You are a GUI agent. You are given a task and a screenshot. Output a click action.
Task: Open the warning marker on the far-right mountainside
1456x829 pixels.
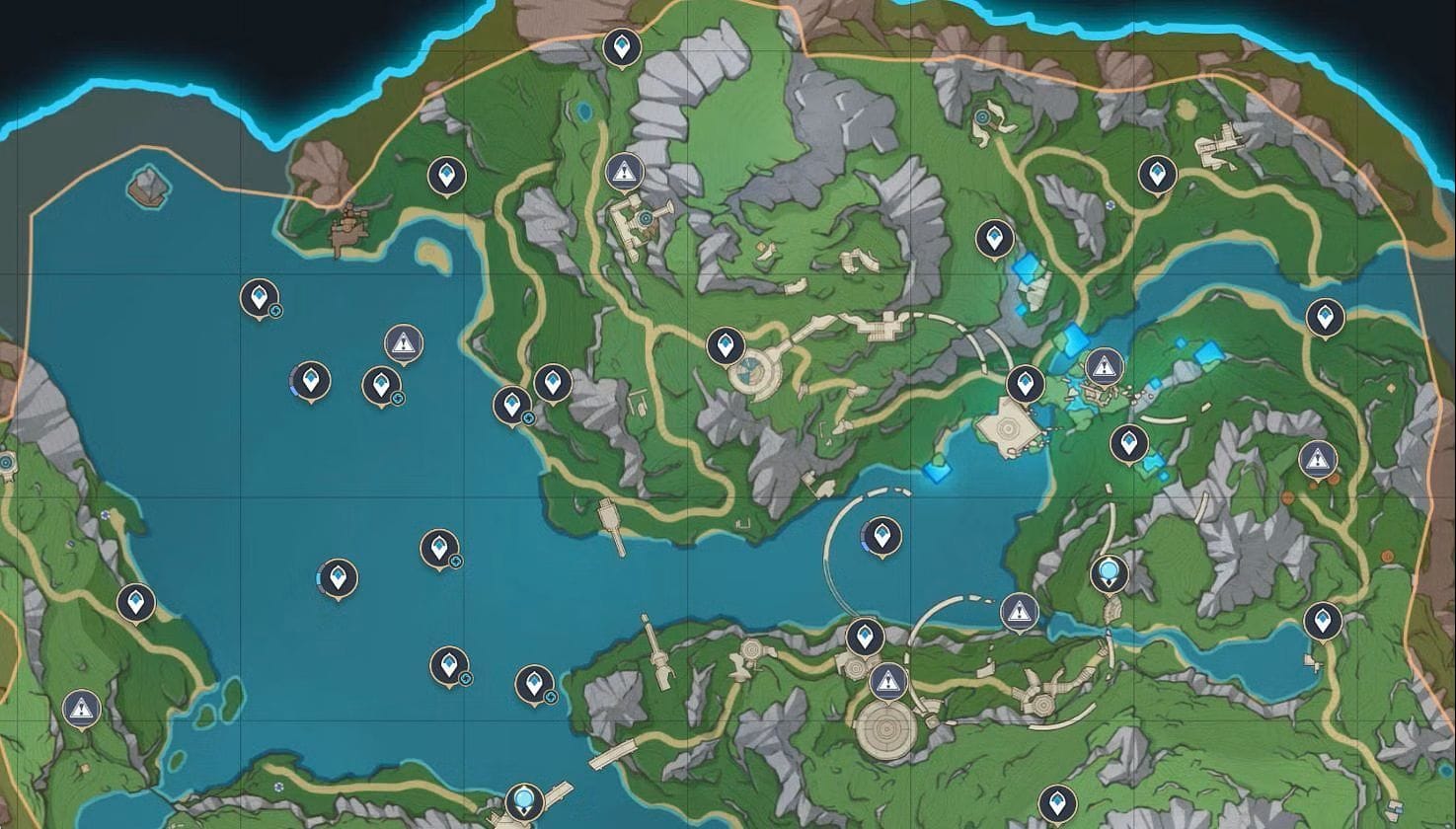pyautogui.click(x=1316, y=457)
